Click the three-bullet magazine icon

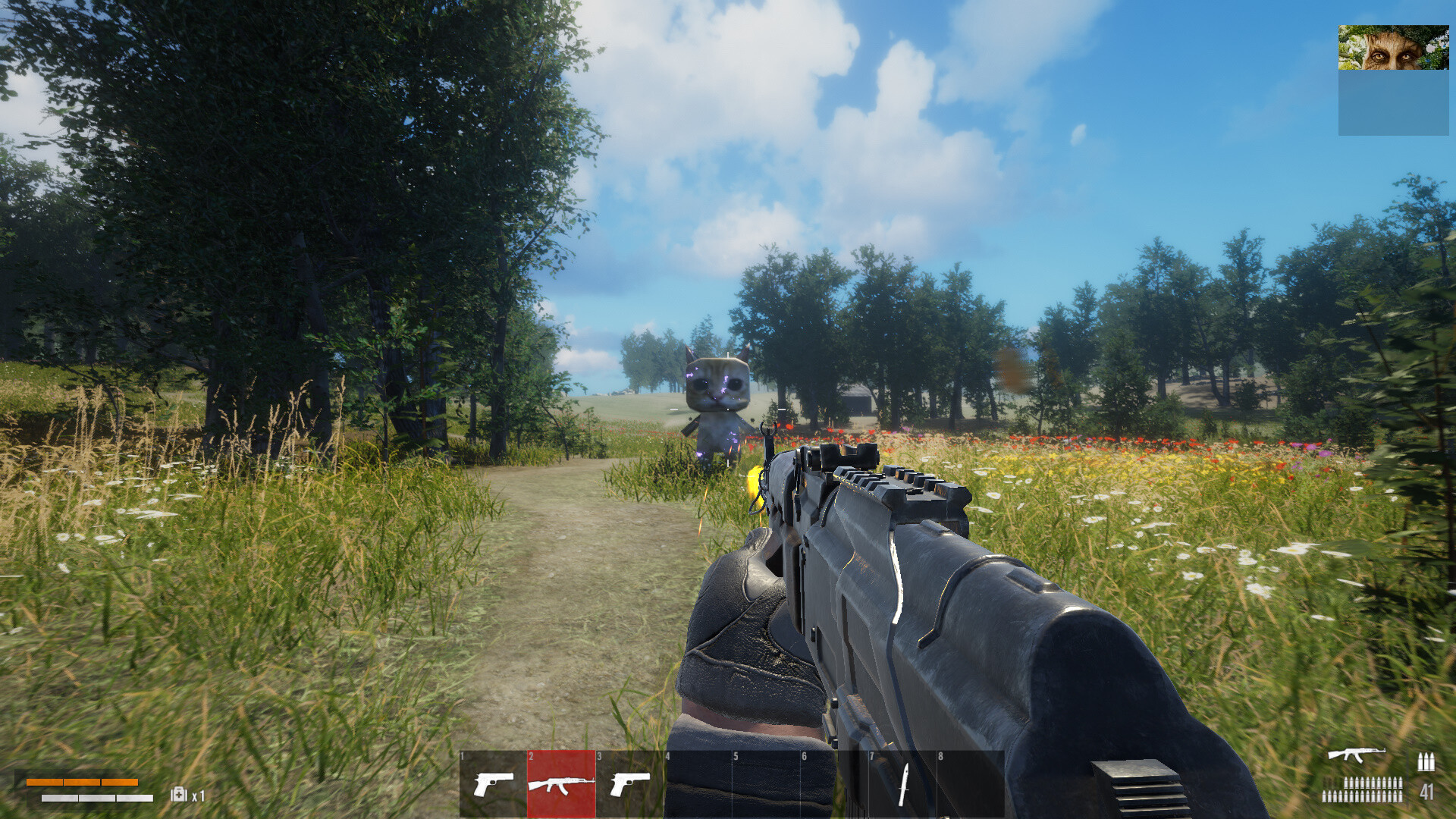point(1426,762)
